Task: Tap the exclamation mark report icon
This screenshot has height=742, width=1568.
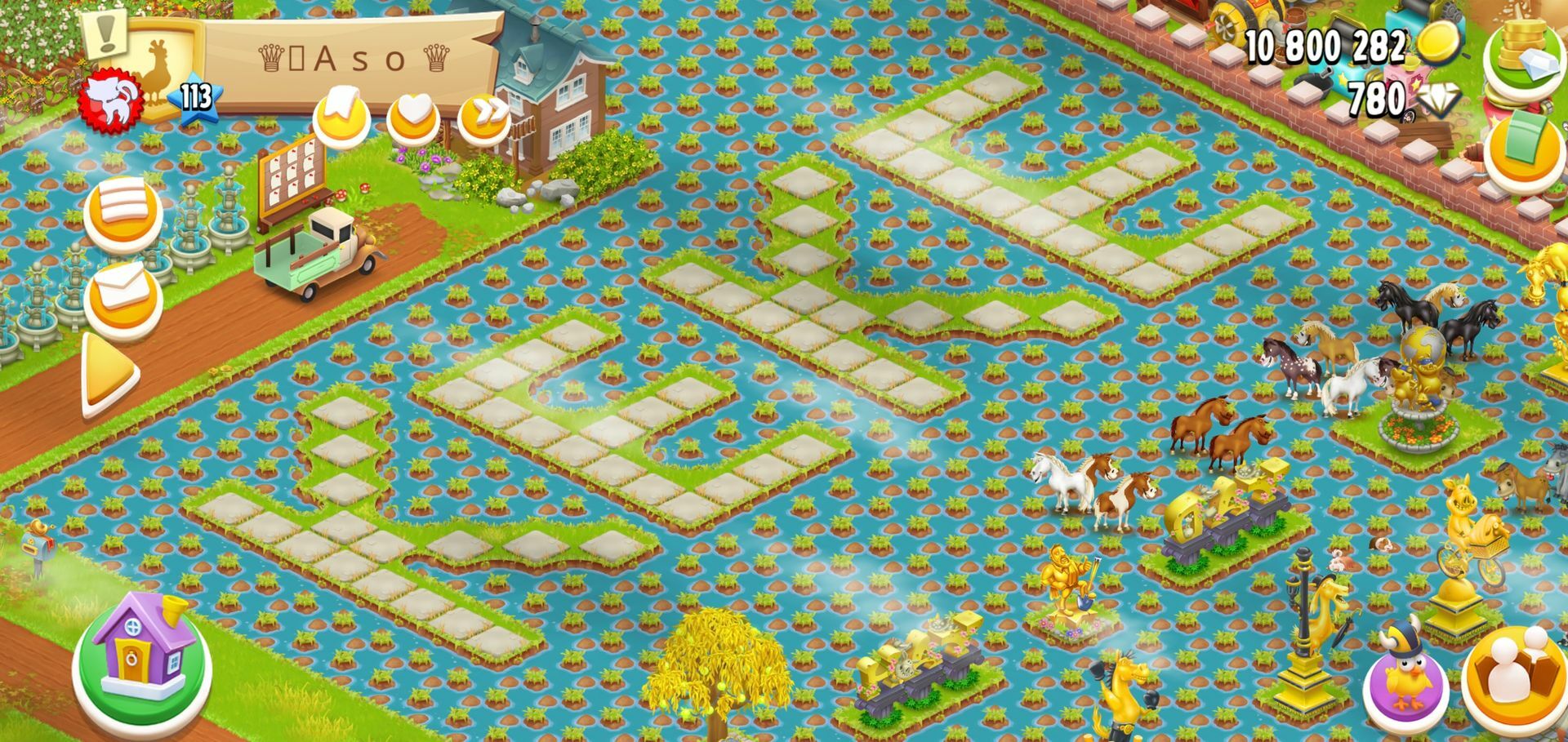Action: 105,32
